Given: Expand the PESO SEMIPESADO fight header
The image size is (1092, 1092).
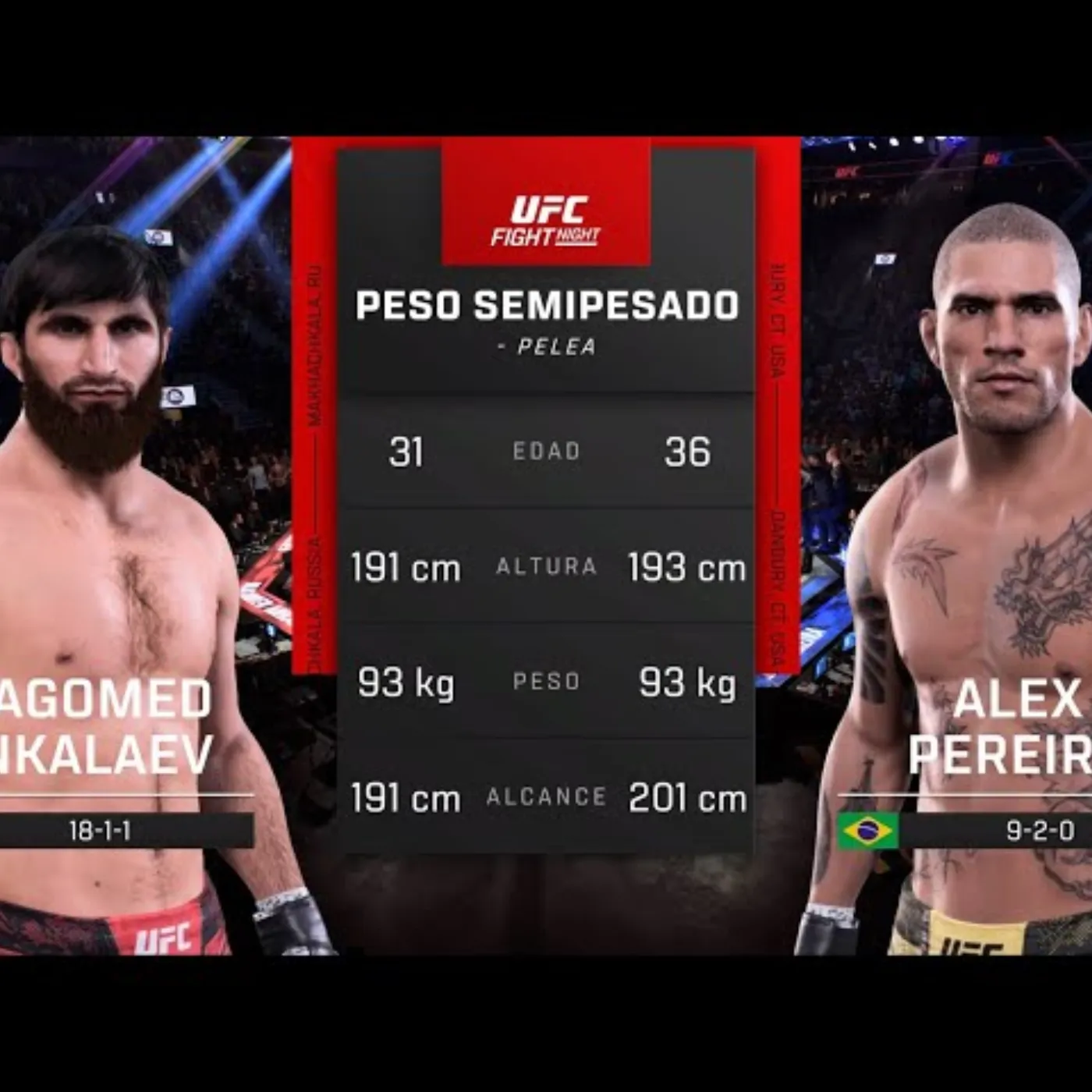Looking at the screenshot, I should [546, 306].
